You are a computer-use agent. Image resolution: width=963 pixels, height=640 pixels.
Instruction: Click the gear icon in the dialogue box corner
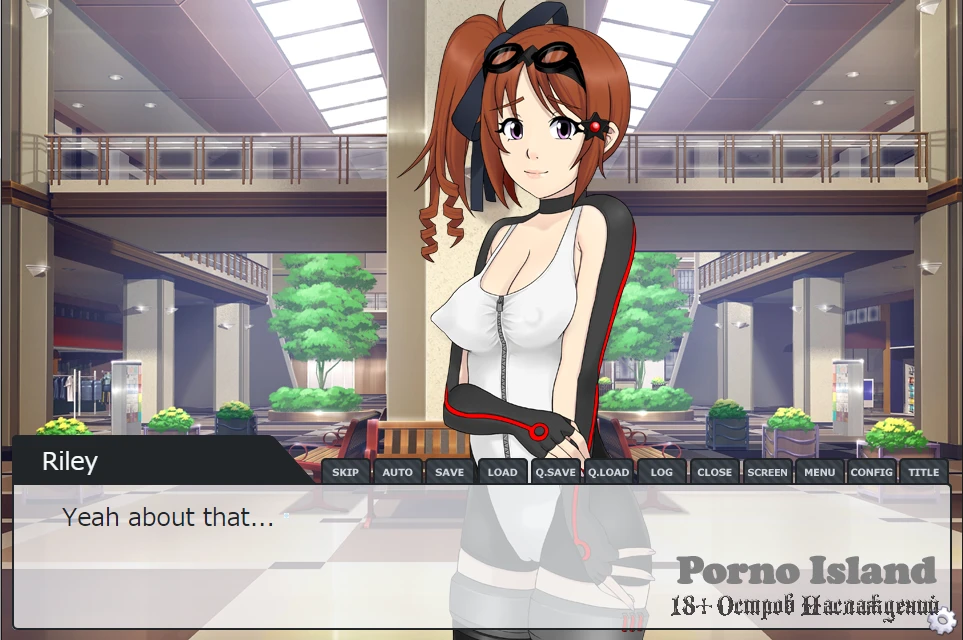(x=939, y=621)
